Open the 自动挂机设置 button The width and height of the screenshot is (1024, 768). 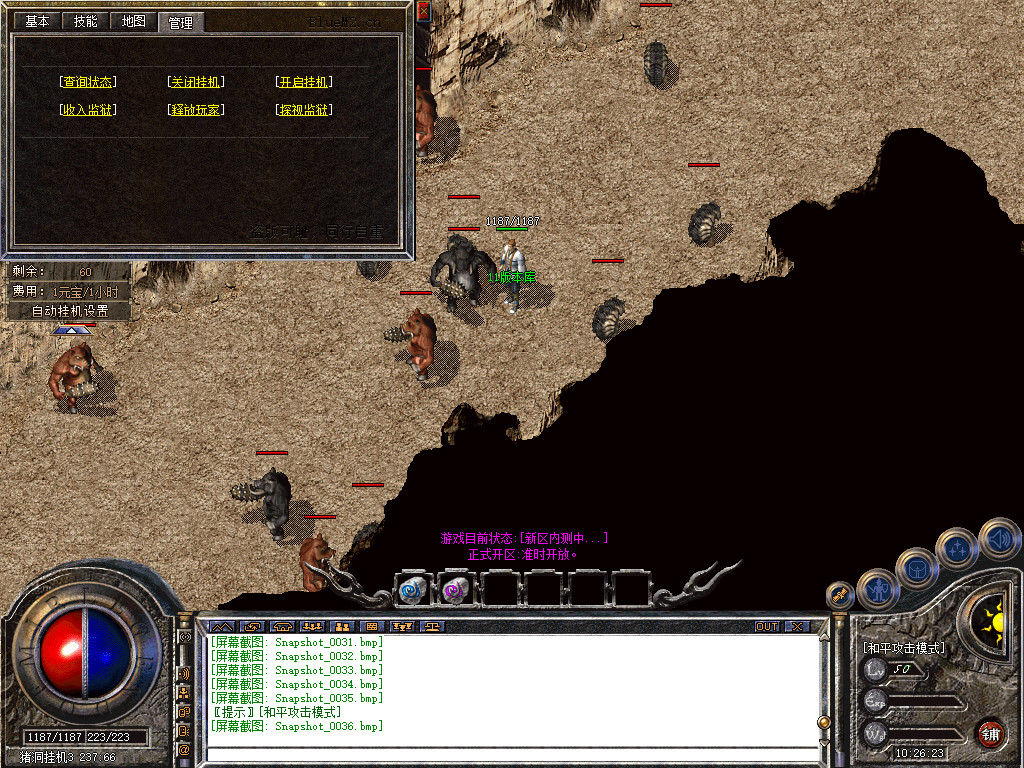coord(68,311)
